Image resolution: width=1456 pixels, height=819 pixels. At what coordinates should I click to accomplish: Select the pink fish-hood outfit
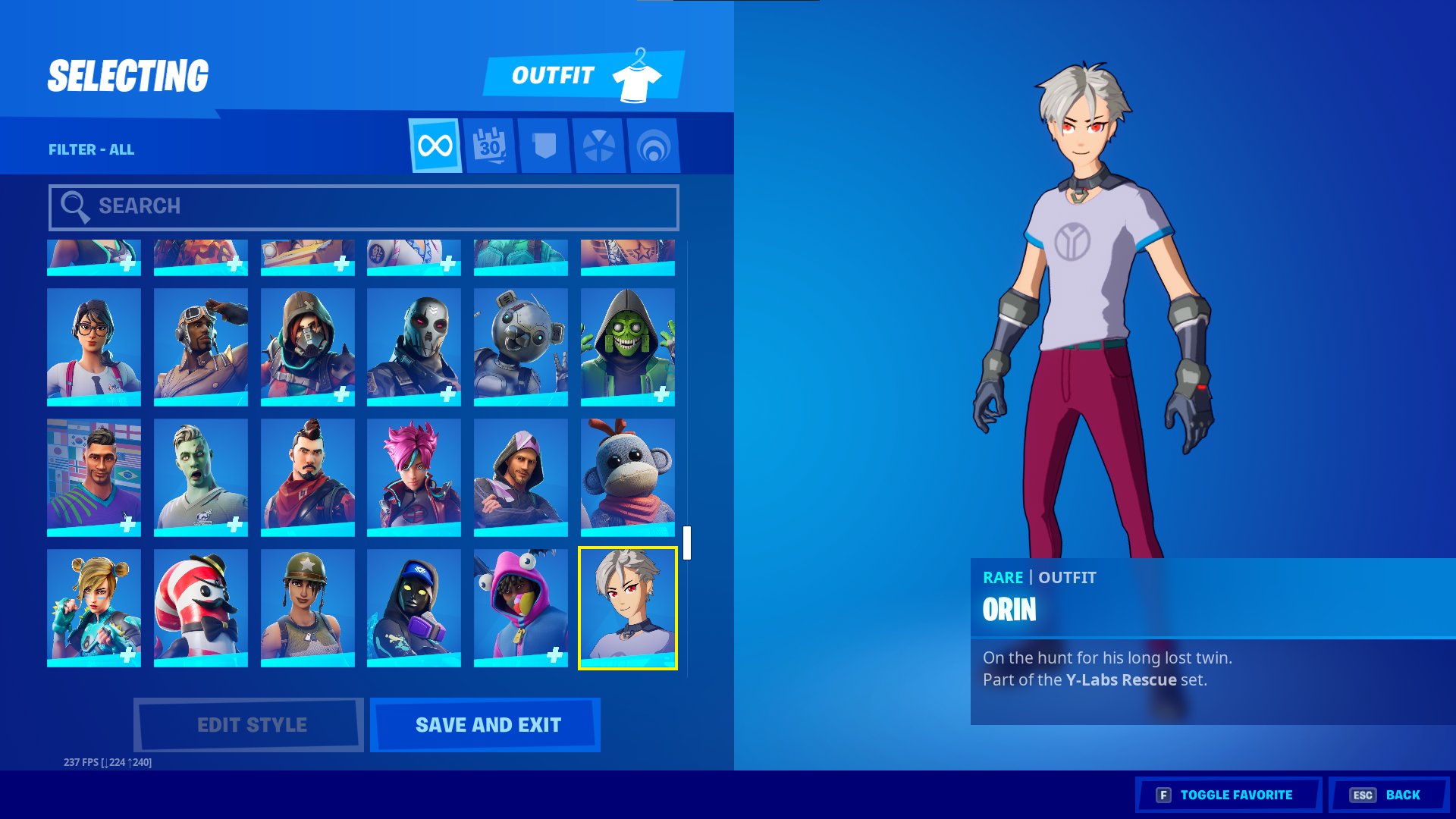(520, 608)
